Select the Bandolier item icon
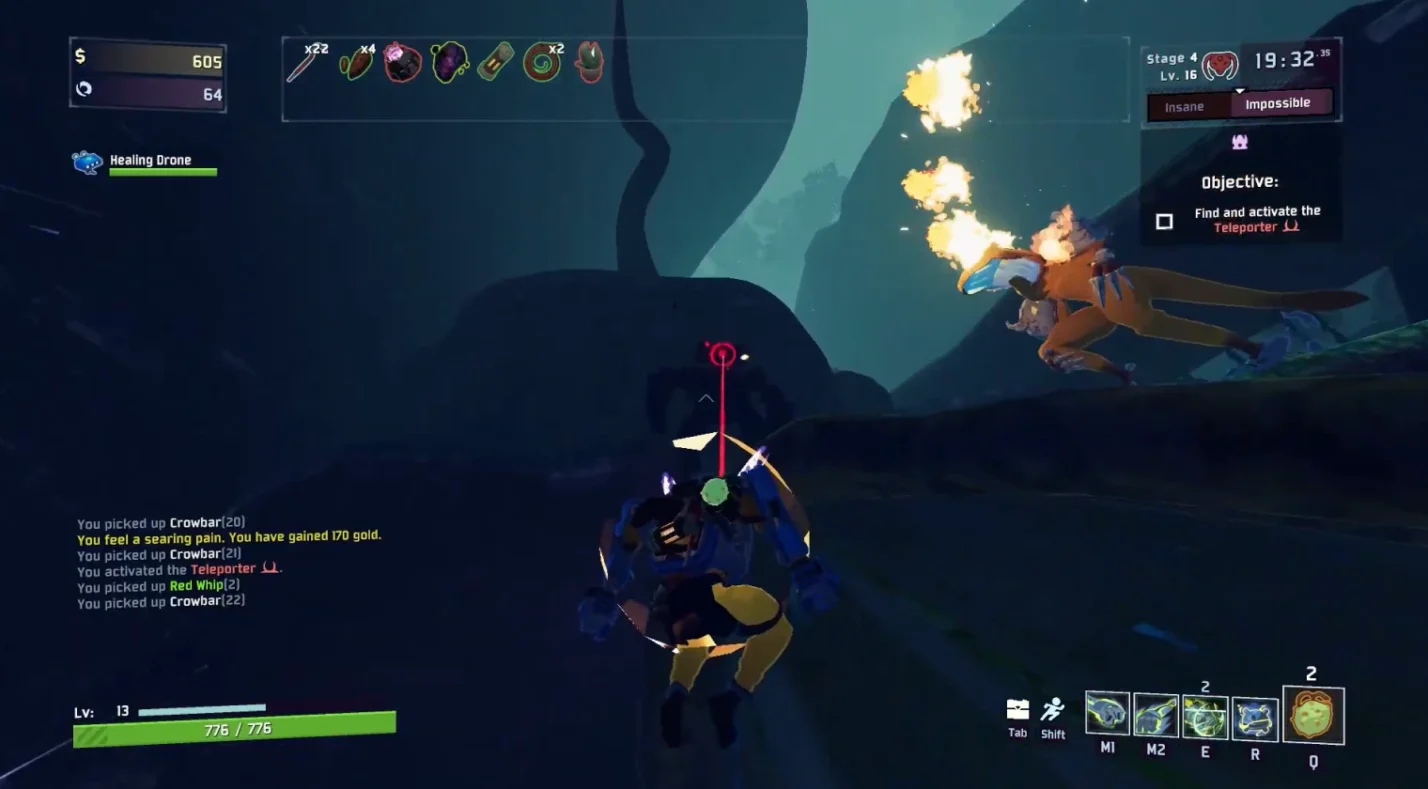1428x789 pixels. tap(495, 63)
